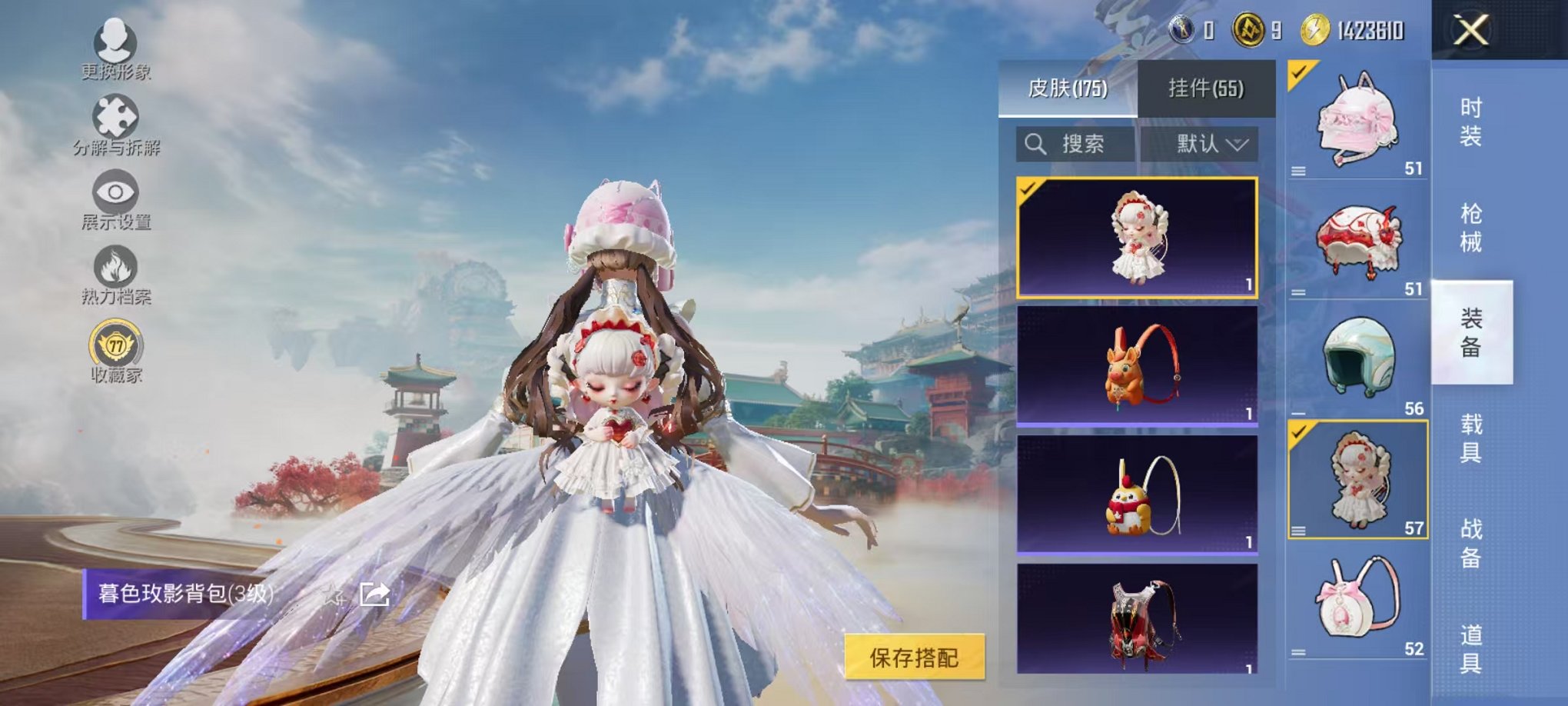Click the magnifier icon in the search bar
The width and height of the screenshot is (1568, 706).
(x=1035, y=144)
